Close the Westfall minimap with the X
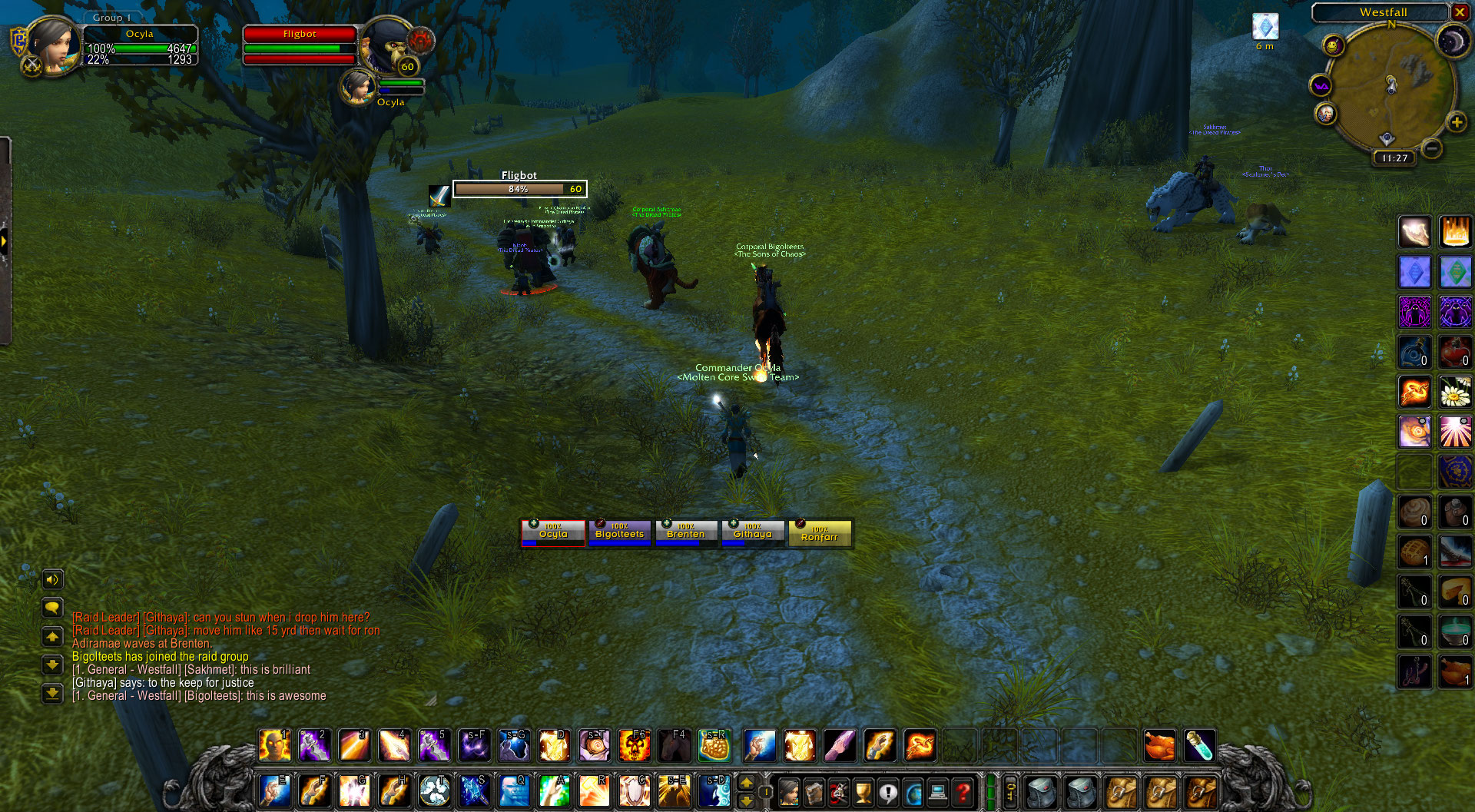Screen dimensions: 1475x812 (x=1459, y=12)
